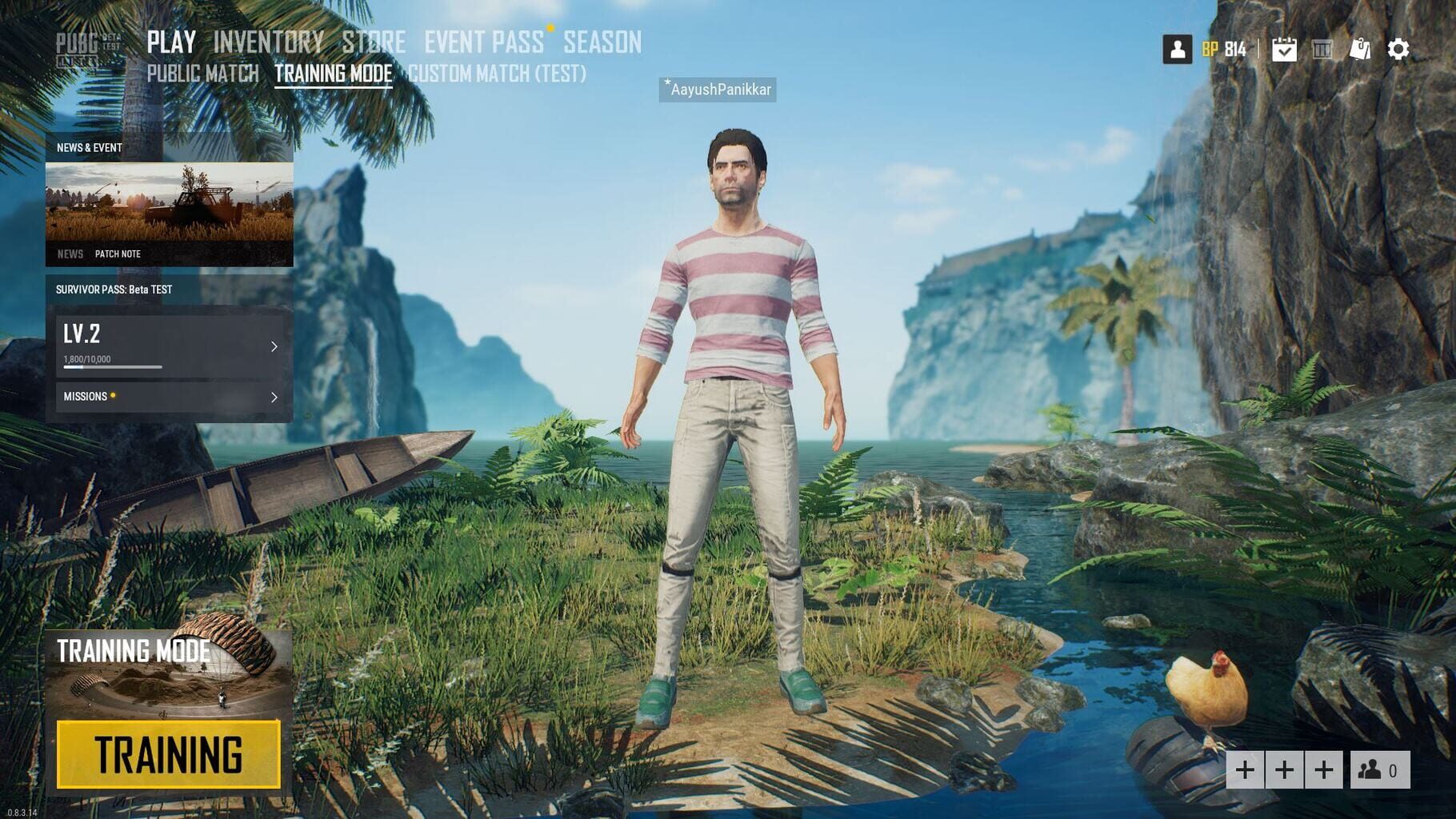
Task: Expand the MISSIONS section
Action: [170, 396]
